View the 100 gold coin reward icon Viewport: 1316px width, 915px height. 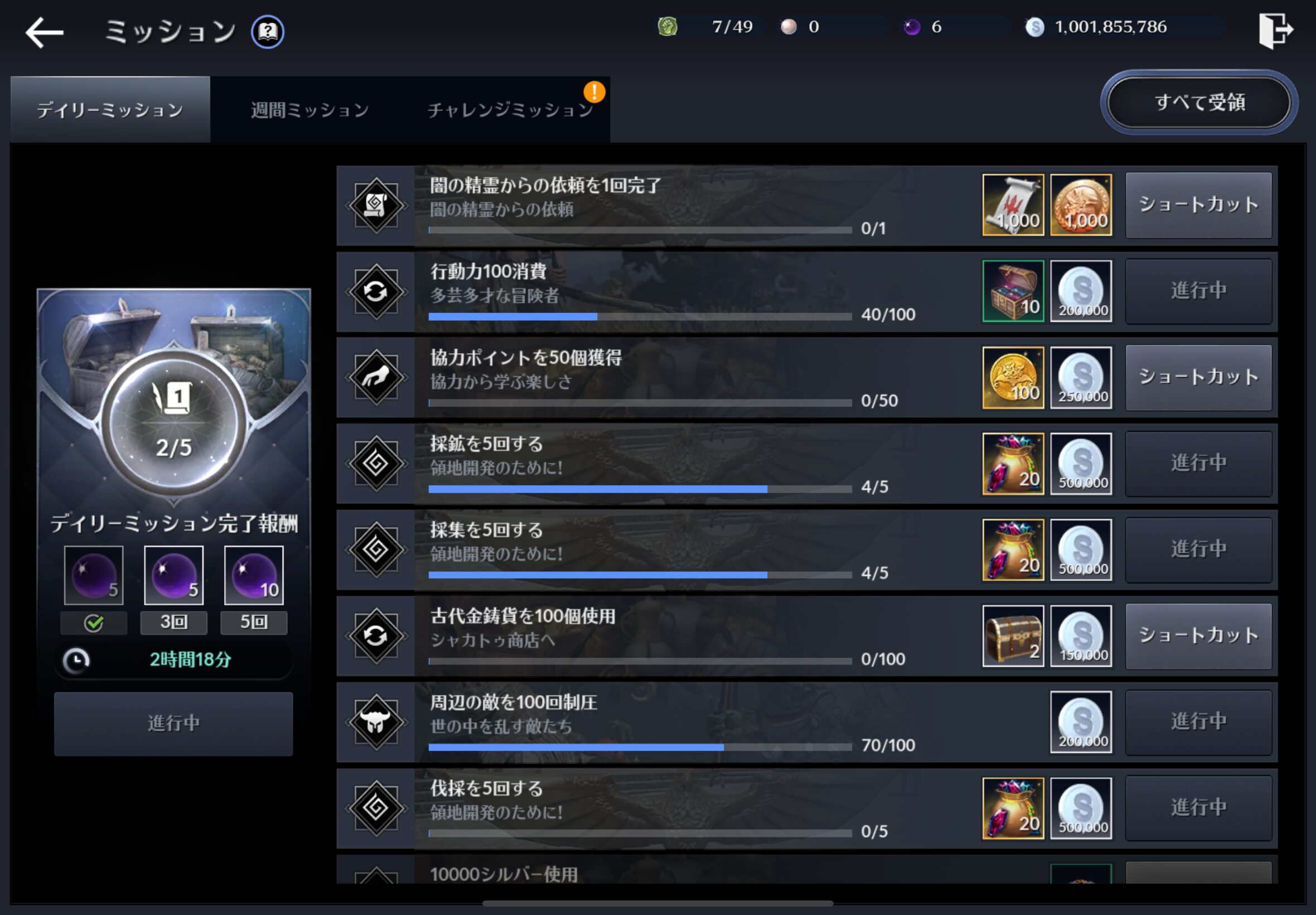(x=1013, y=377)
